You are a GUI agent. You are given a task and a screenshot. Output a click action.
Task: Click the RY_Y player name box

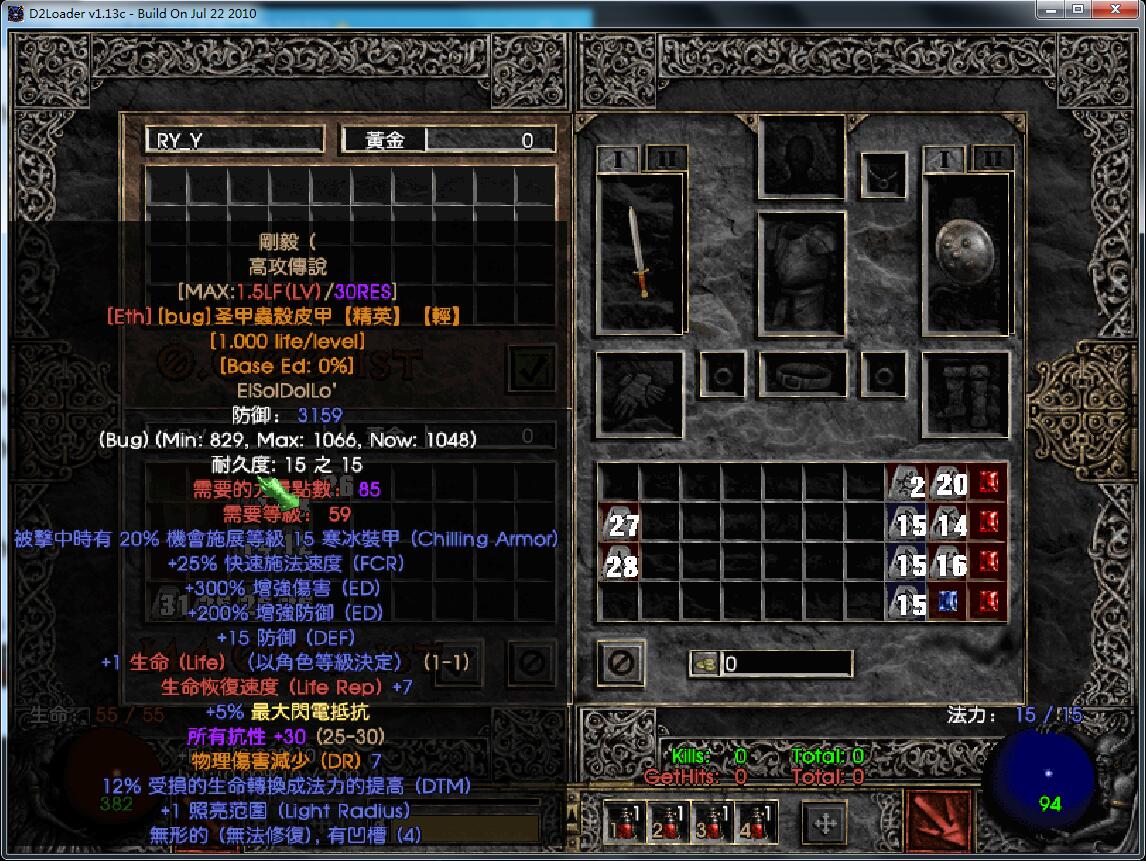[235, 140]
